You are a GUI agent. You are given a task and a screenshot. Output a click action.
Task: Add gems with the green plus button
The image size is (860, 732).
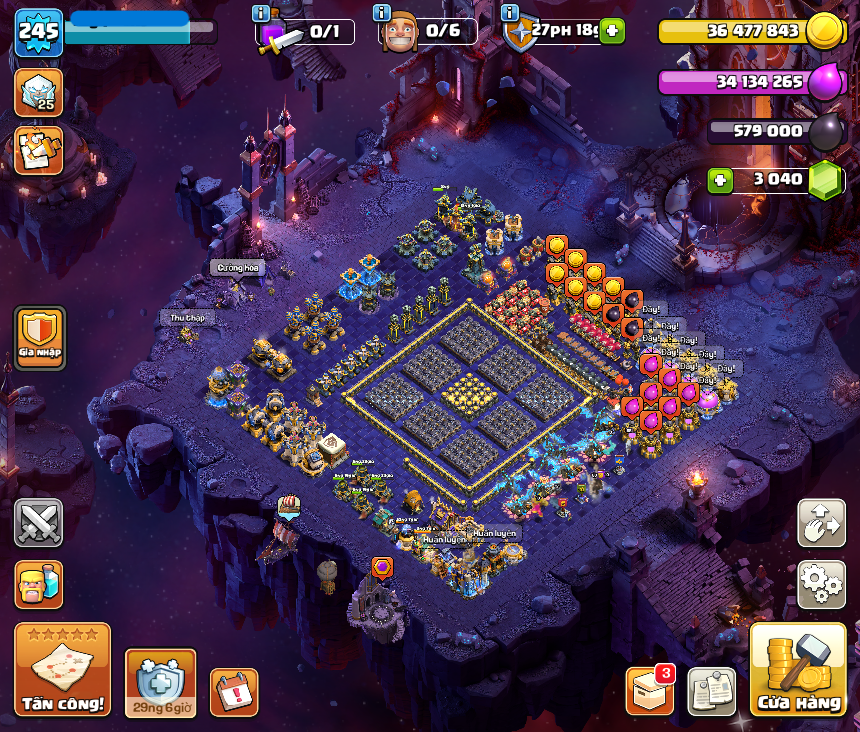point(719,180)
